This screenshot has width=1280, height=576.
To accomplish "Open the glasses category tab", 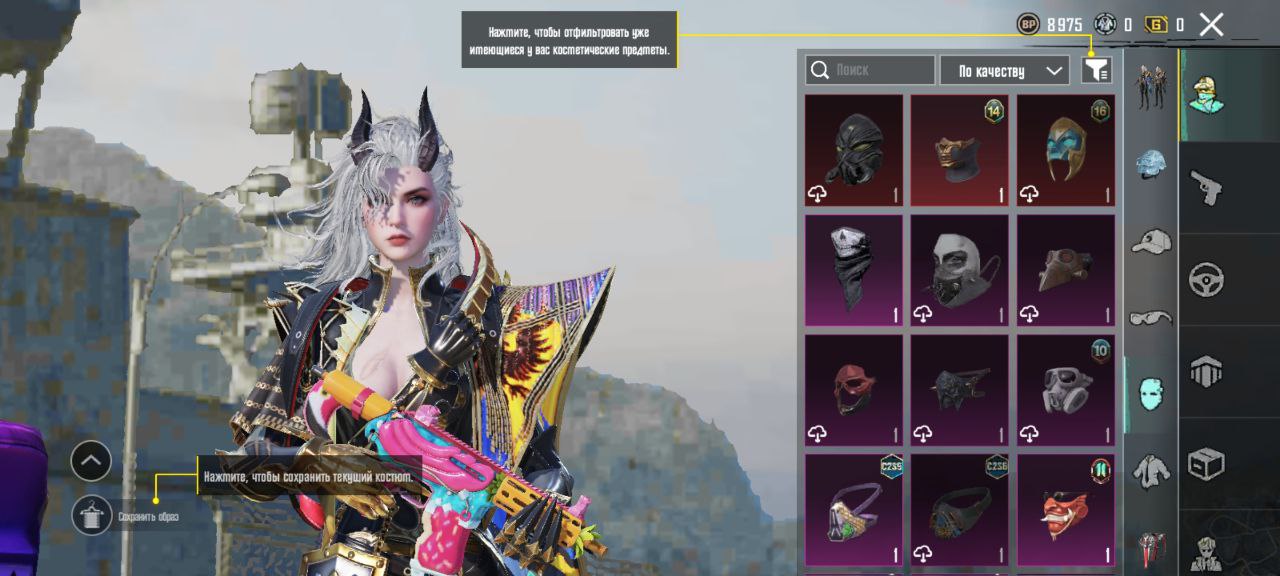I will tap(1151, 318).
